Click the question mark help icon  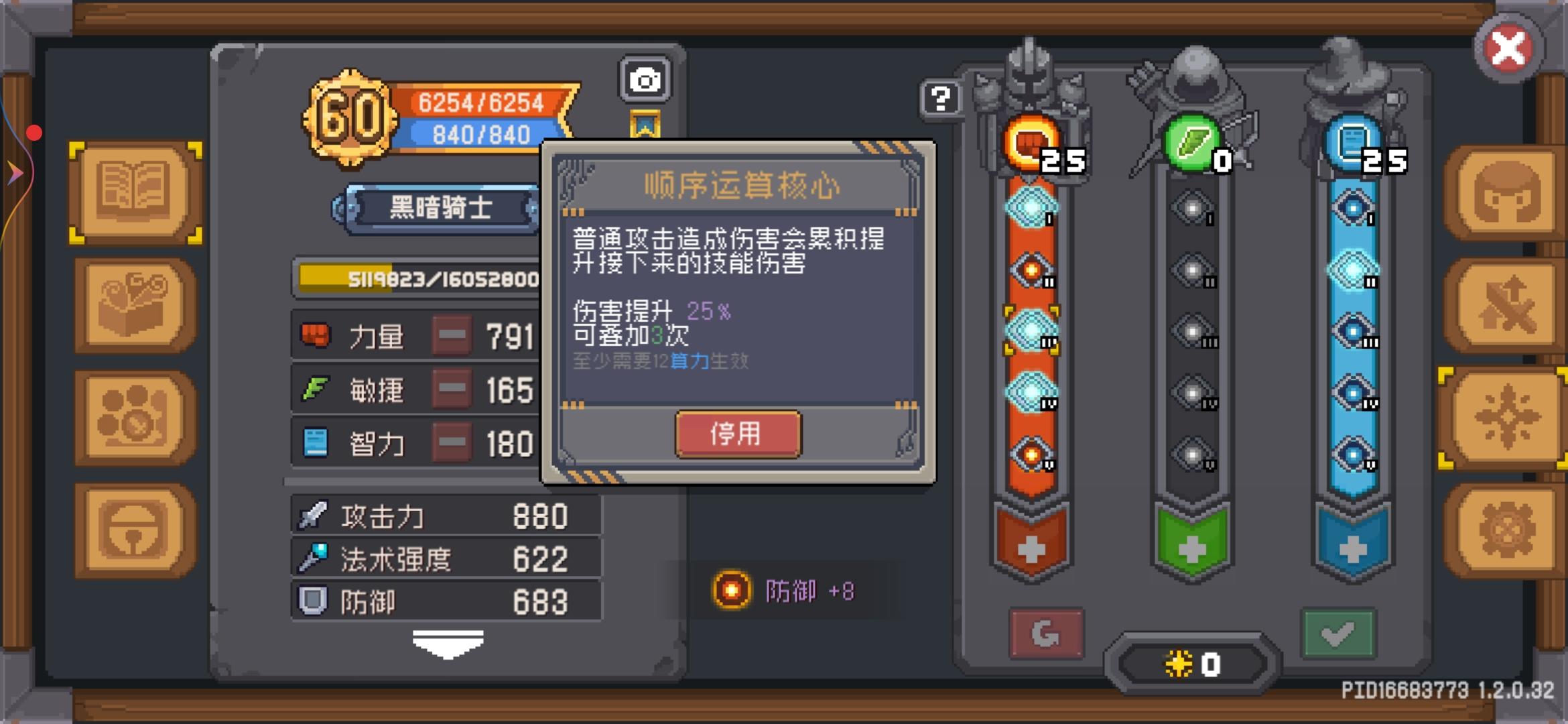(941, 99)
